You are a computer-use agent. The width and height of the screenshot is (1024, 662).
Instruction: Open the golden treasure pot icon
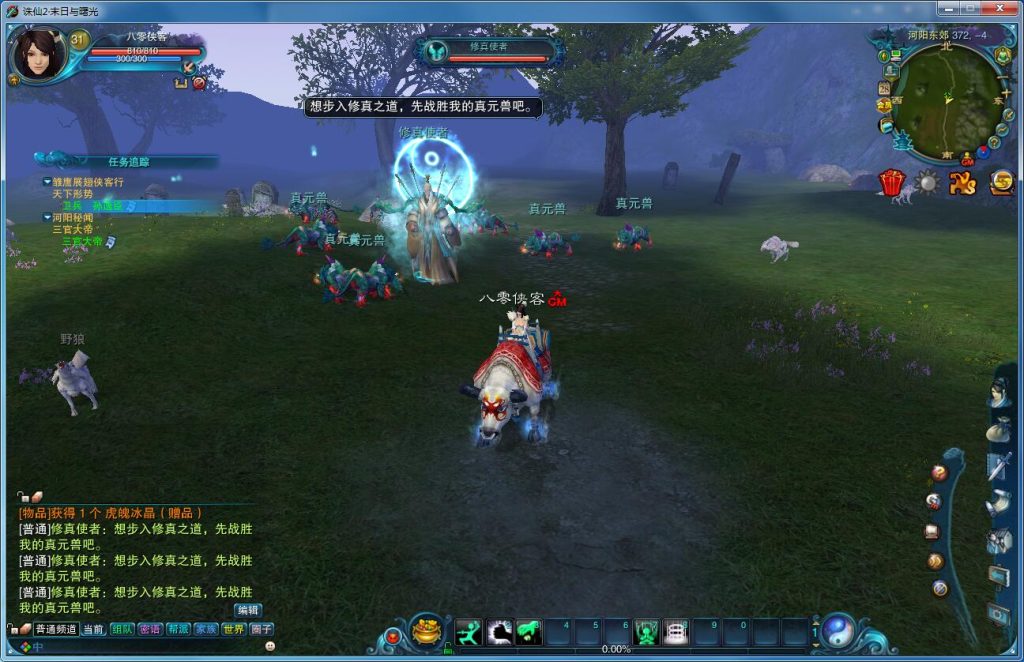tap(427, 632)
